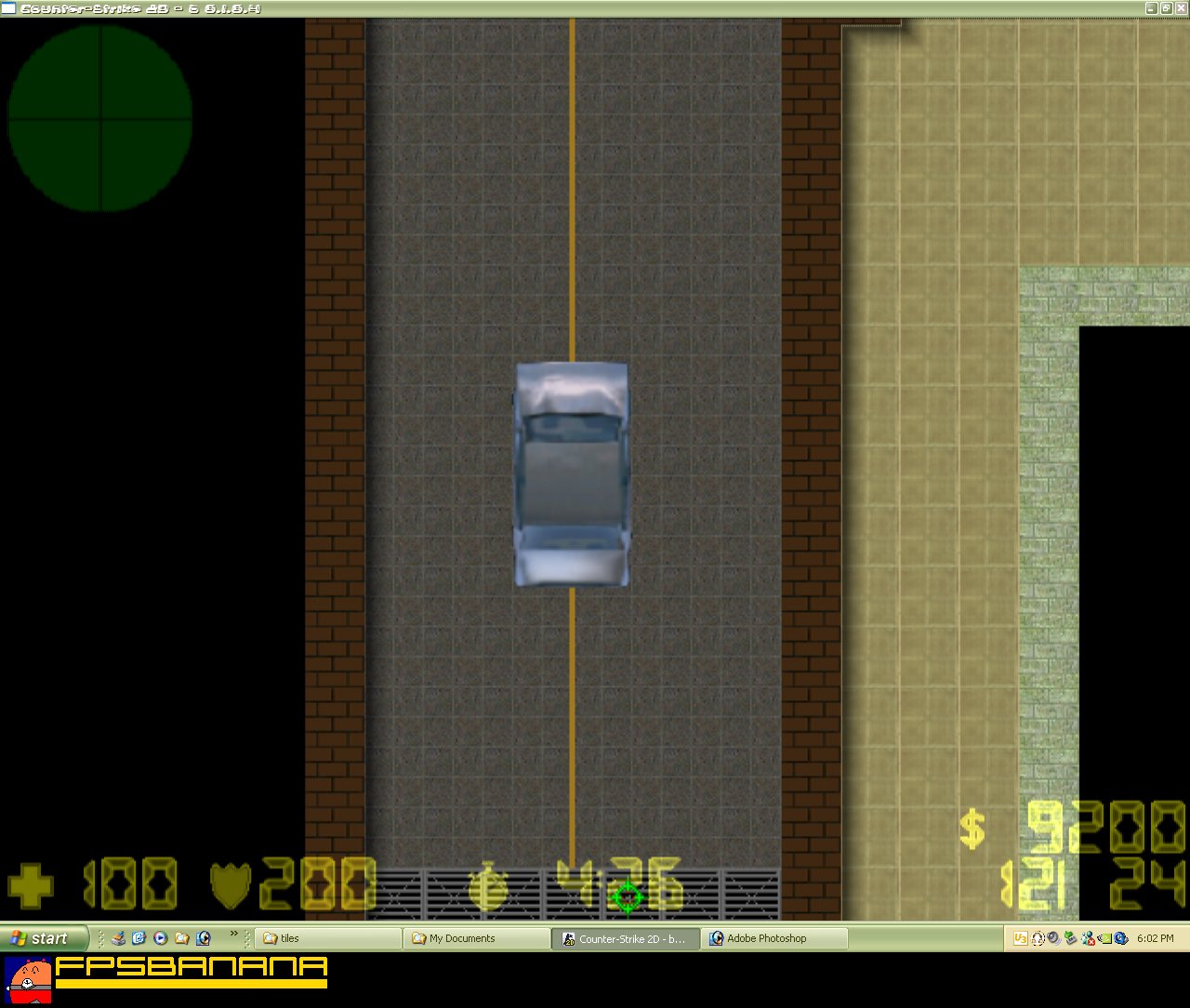Click the blue media player Quick Launch icon
Viewport: 1190px width, 1008px height.
pyautogui.click(x=203, y=938)
